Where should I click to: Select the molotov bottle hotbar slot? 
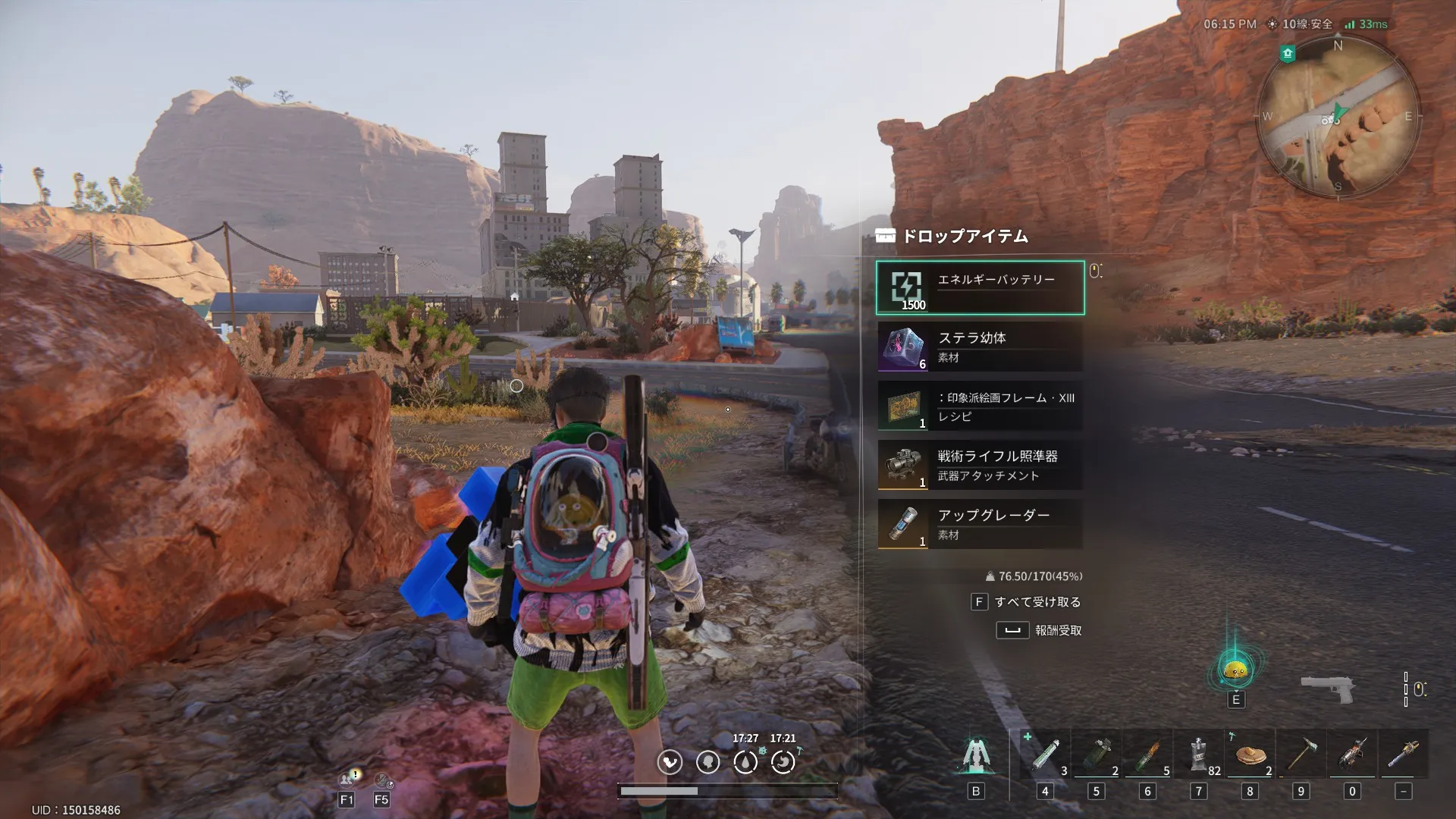click(1147, 755)
